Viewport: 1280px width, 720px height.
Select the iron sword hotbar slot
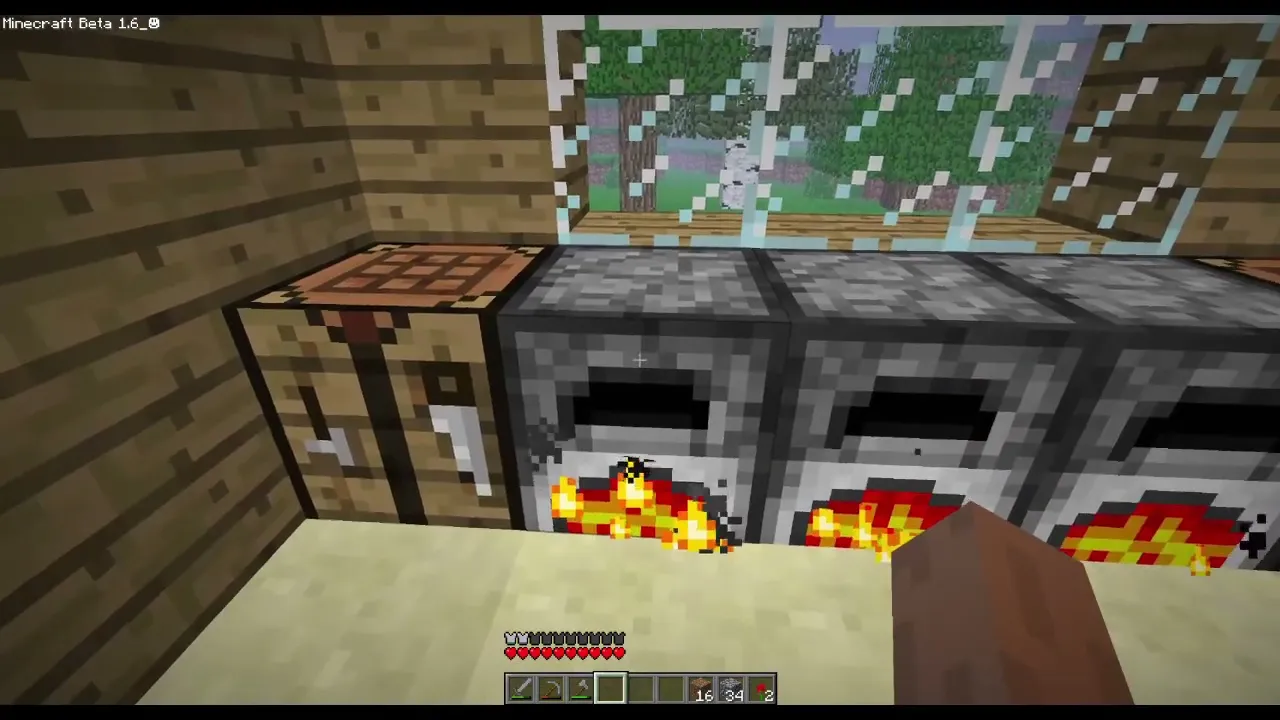(520, 689)
